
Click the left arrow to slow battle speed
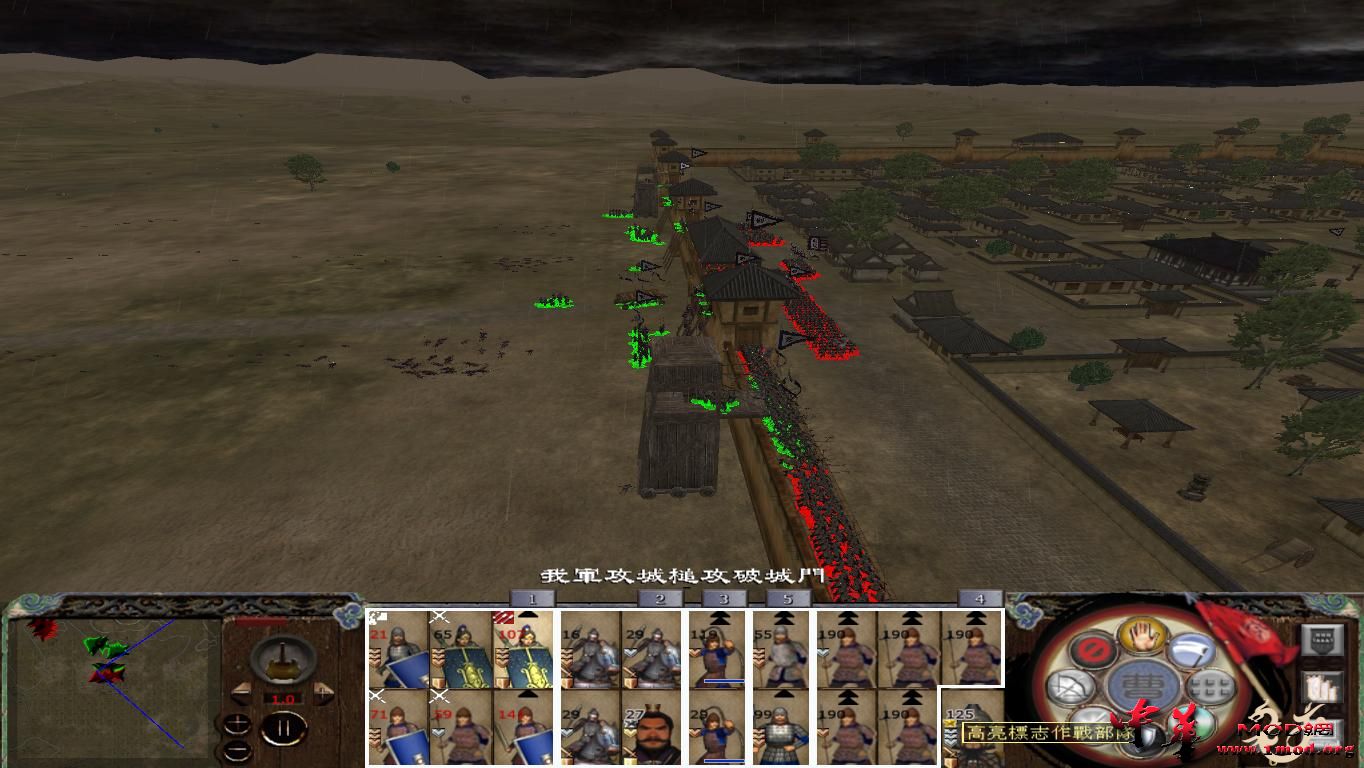point(243,692)
